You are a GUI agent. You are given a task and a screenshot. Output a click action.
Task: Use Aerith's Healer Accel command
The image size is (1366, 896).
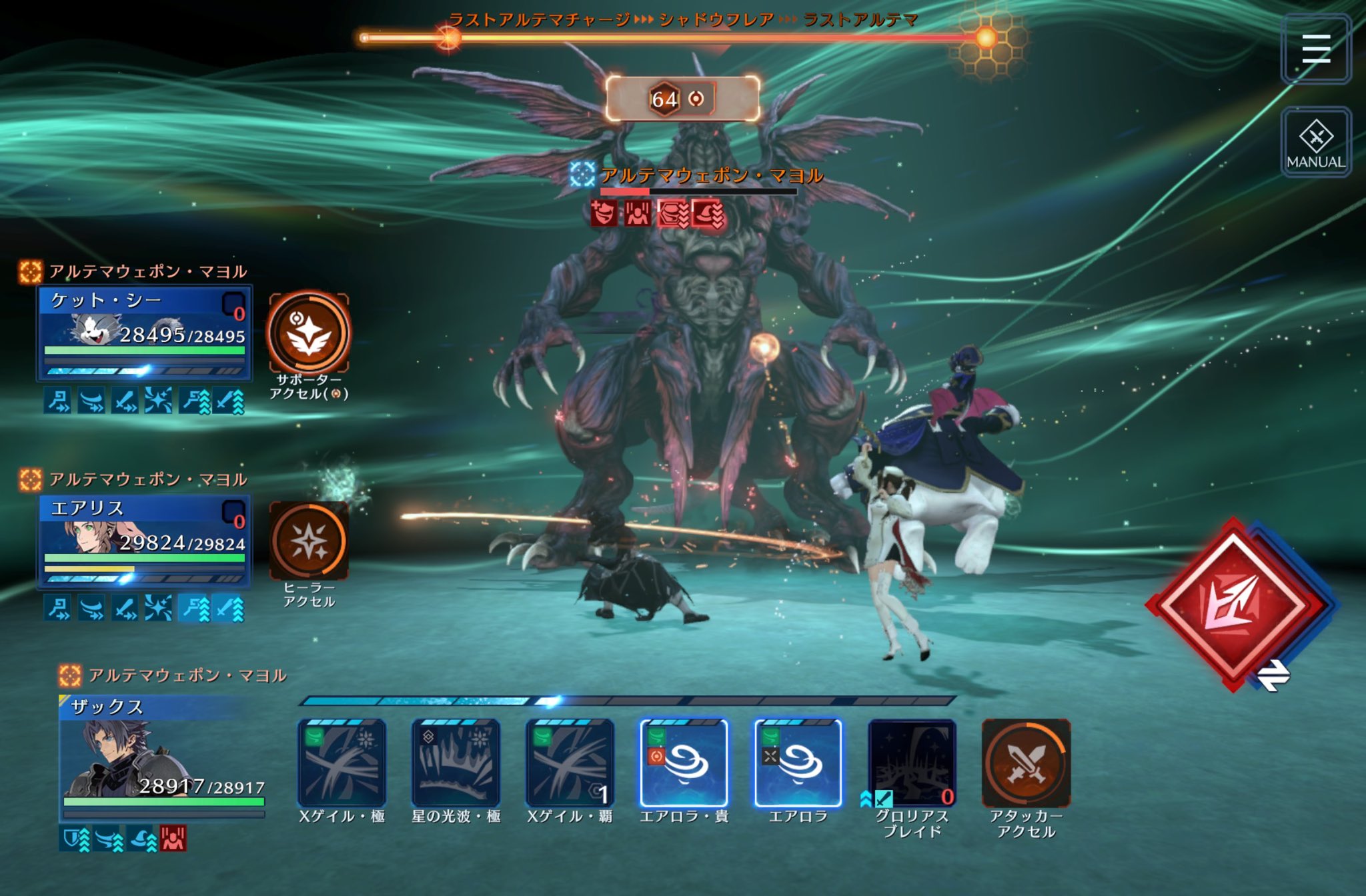point(308,540)
